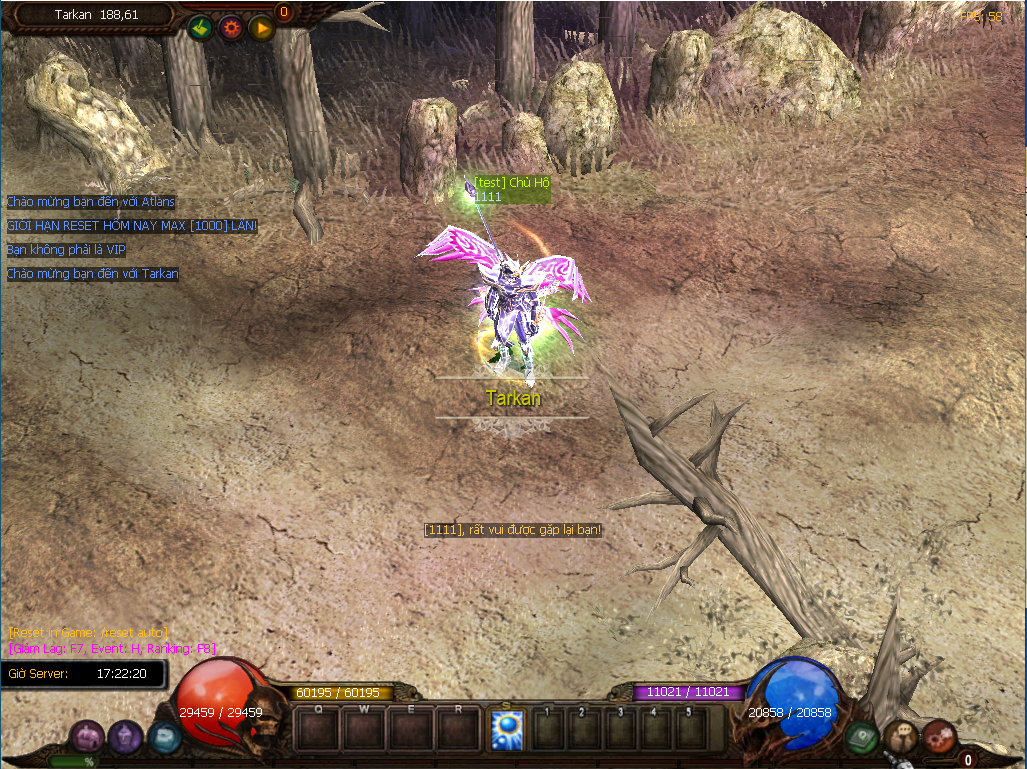The width and height of the screenshot is (1027, 769).
Task: Open the purple helmet character icon
Action: tap(126, 738)
